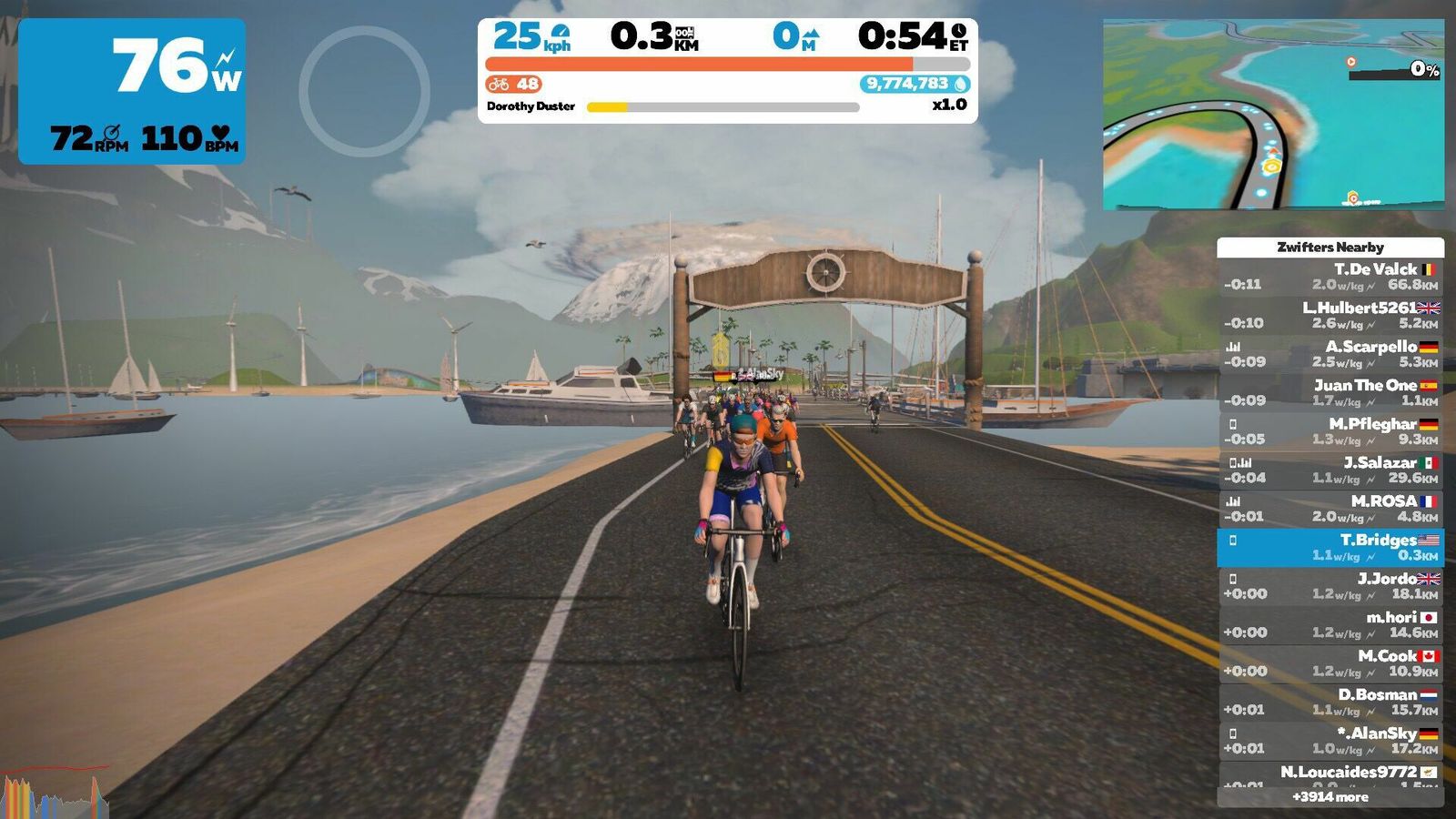Click the empty power-up ring
This screenshot has width=1456, height=819.
(364, 91)
